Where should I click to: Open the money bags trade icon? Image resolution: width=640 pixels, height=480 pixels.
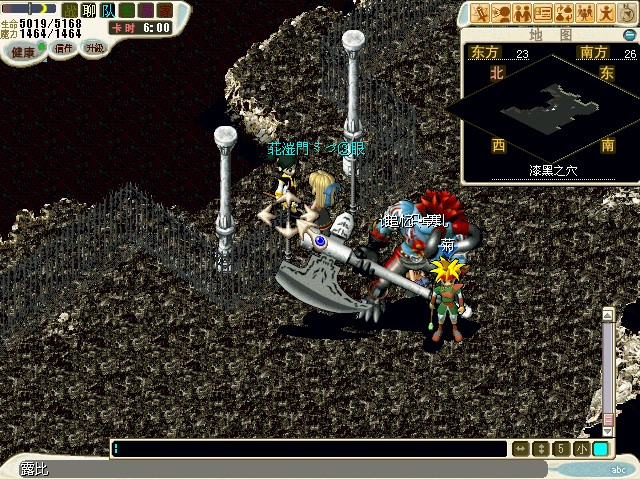[x=565, y=13]
